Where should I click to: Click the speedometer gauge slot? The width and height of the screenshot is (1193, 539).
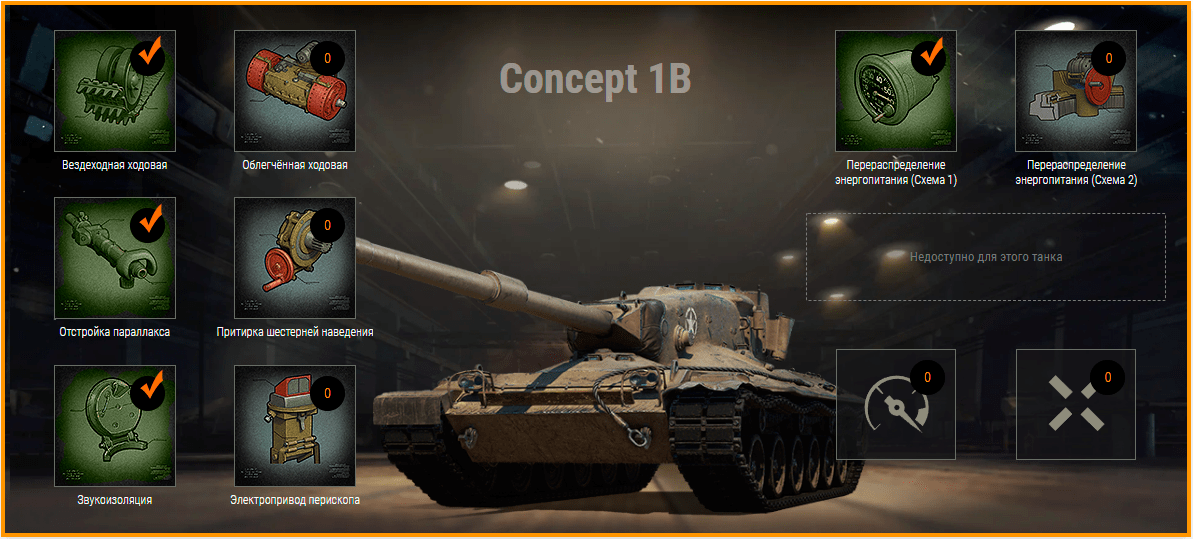[896, 404]
